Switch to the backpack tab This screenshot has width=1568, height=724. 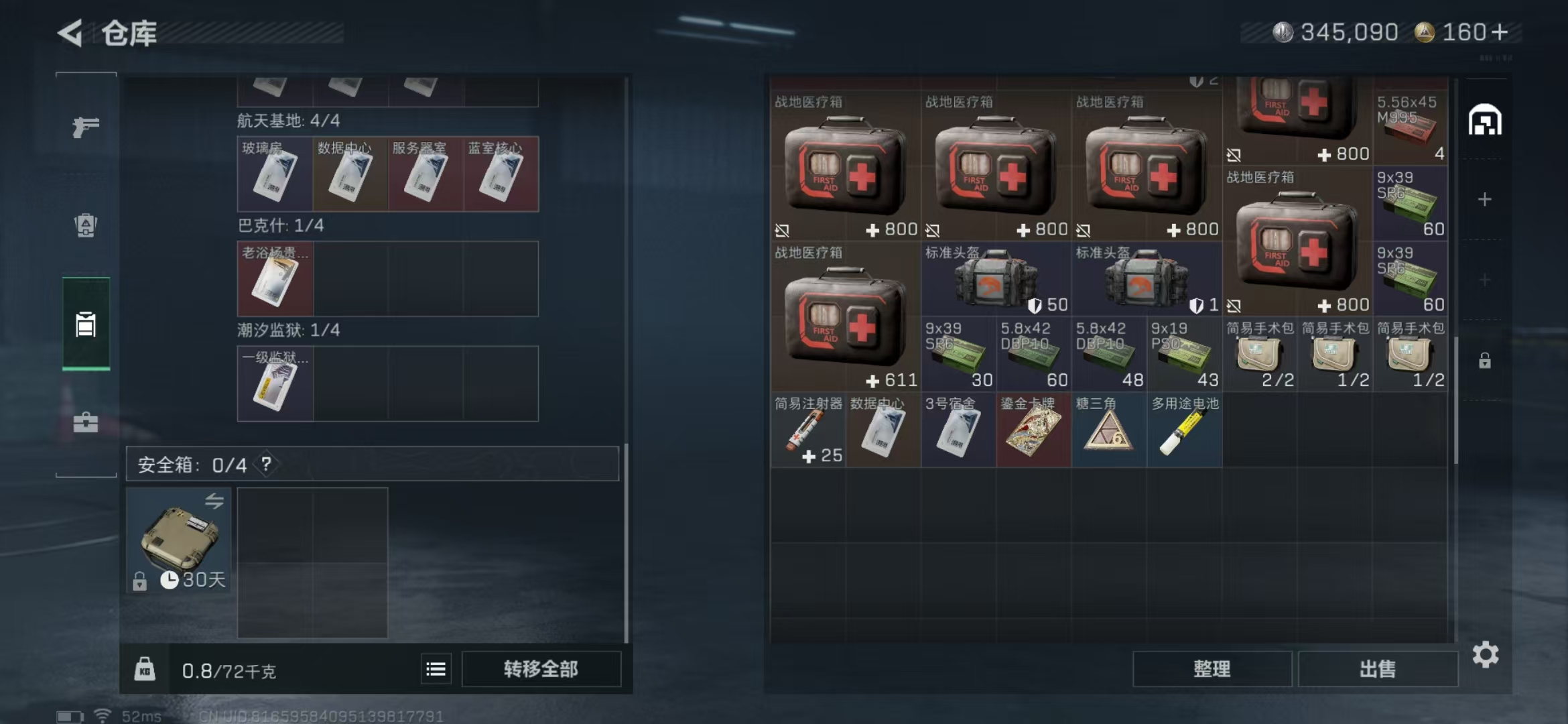point(86,225)
